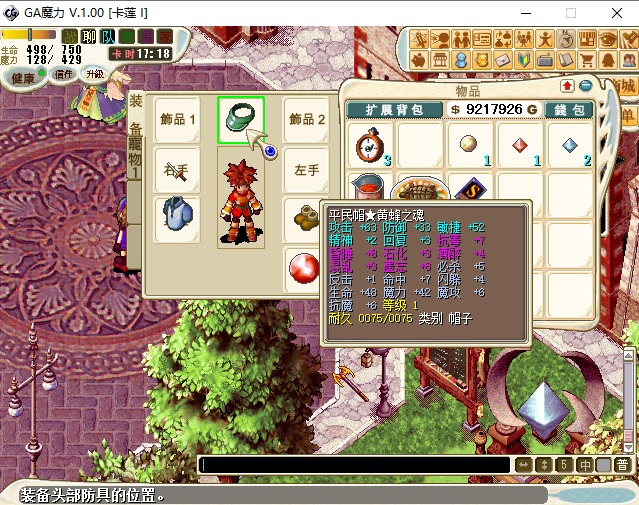Image resolution: width=639 pixels, height=505 pixels.
Task: Click the 升級 level up button
Action: point(94,74)
